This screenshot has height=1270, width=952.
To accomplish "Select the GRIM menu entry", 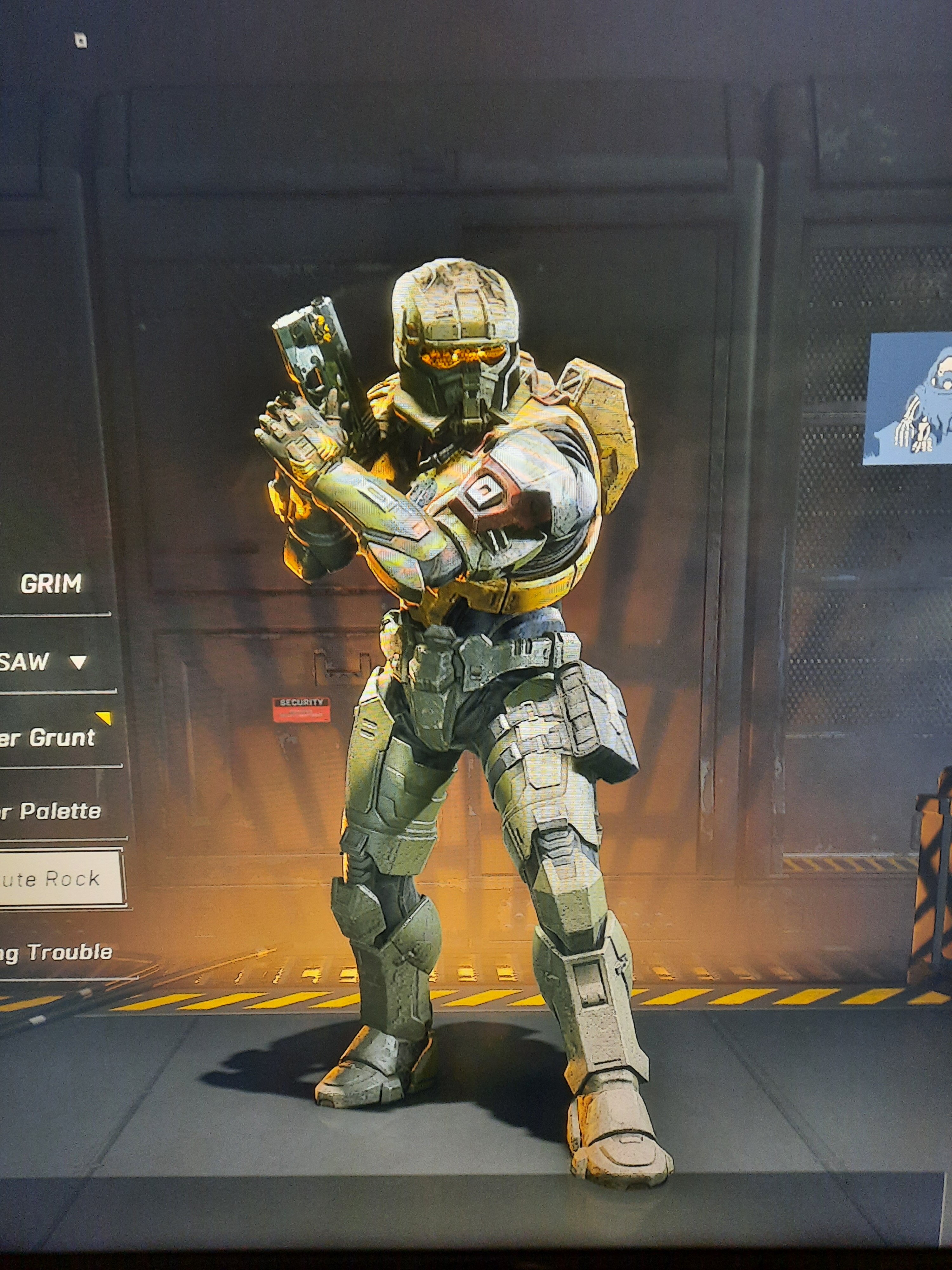I will (x=51, y=584).
